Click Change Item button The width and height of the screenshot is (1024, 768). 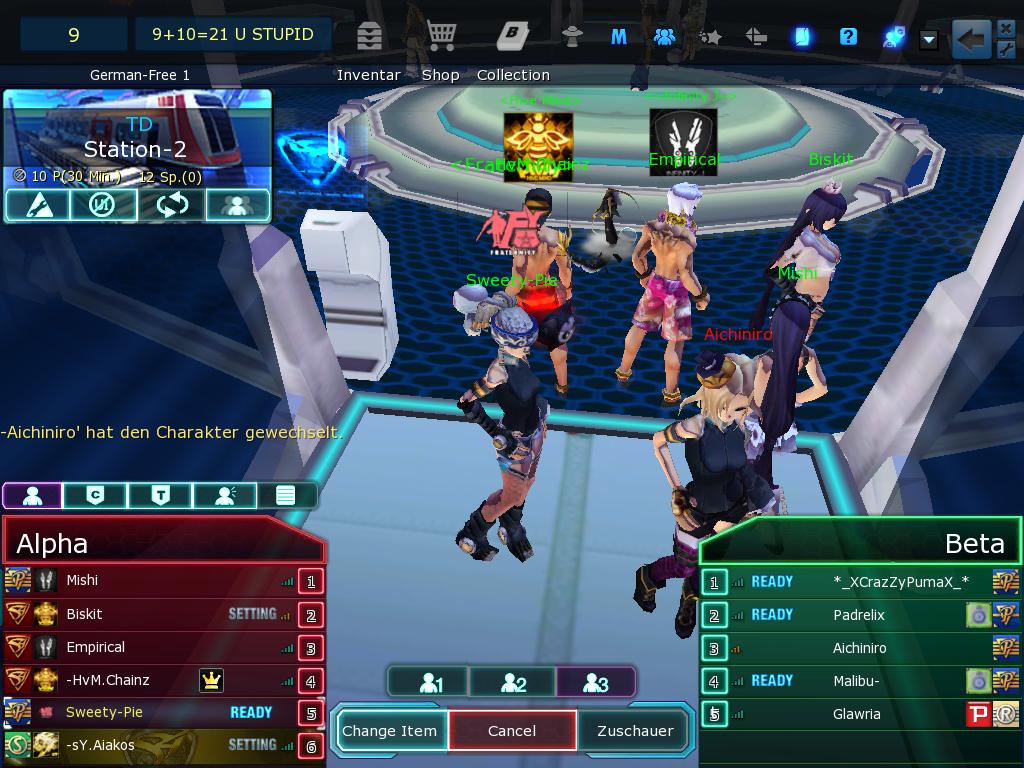tap(390, 731)
